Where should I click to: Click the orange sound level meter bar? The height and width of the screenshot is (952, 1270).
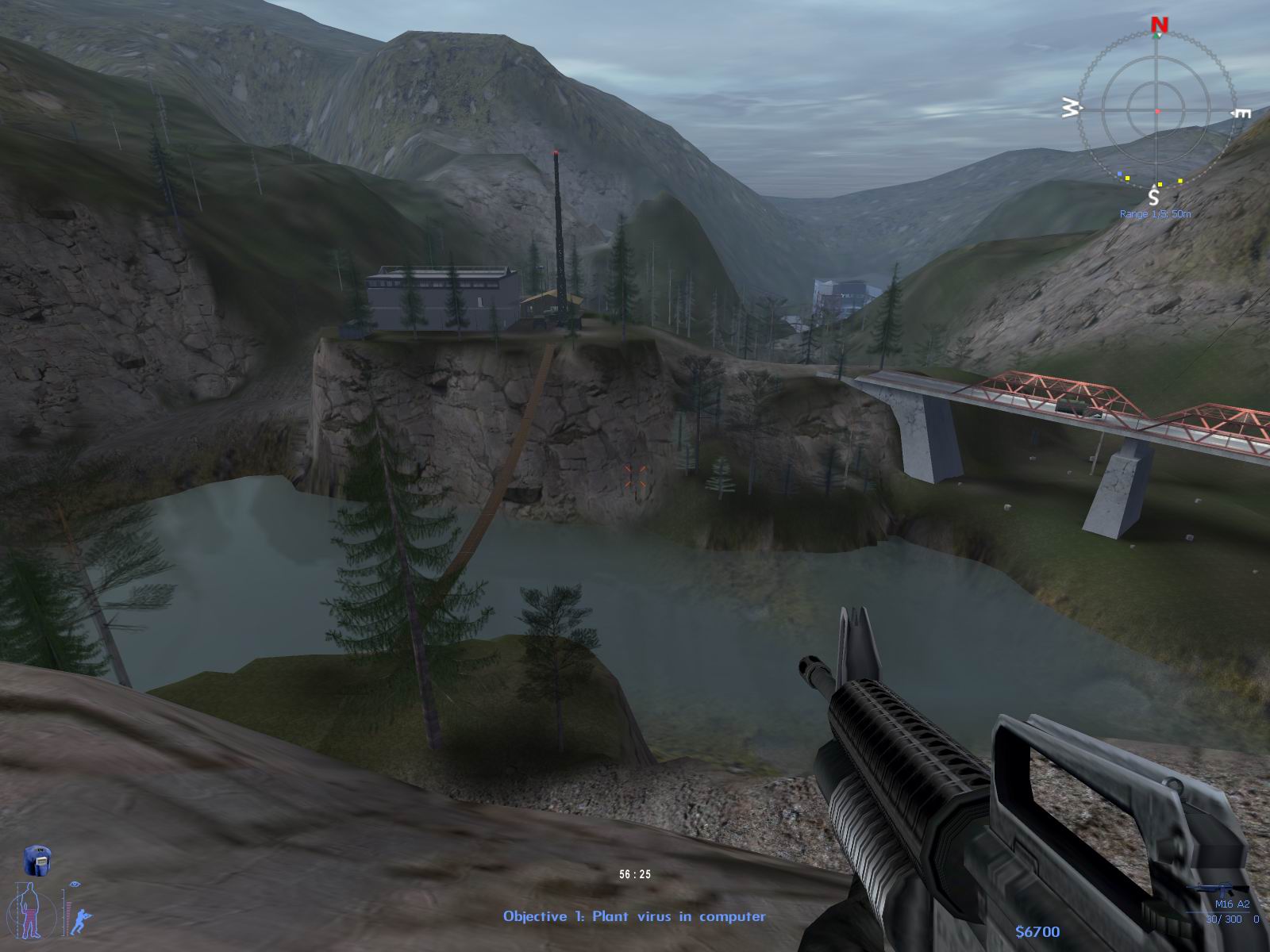[x=68, y=919]
